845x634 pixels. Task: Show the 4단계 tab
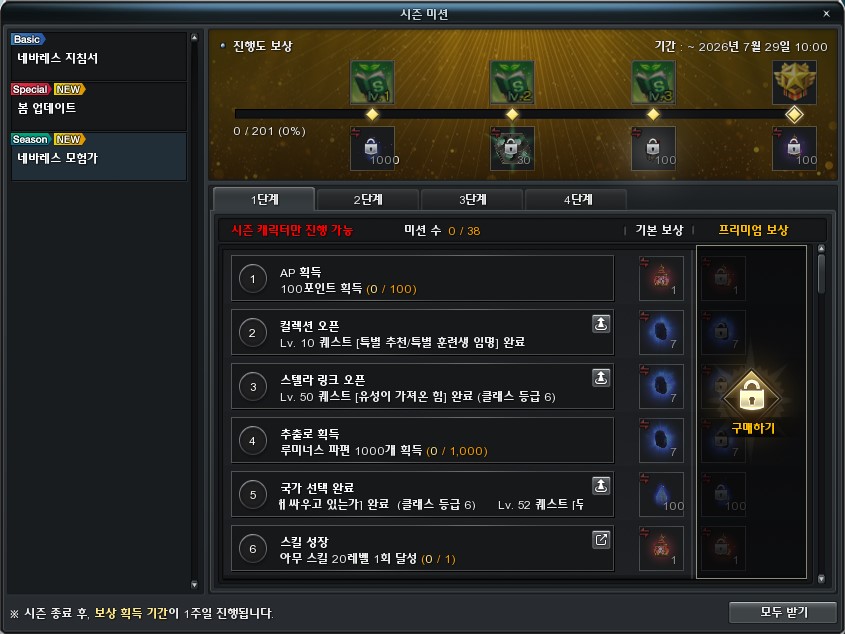pos(576,199)
